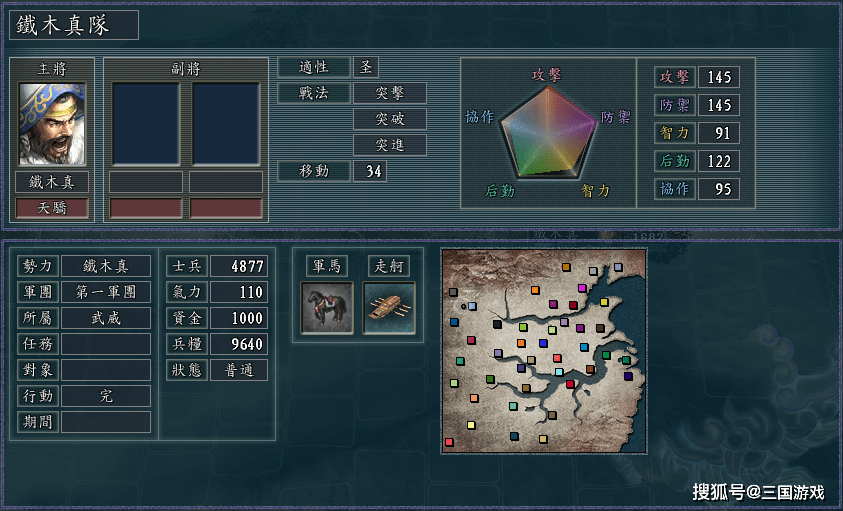Choose the 突破 tactic

tap(390, 119)
